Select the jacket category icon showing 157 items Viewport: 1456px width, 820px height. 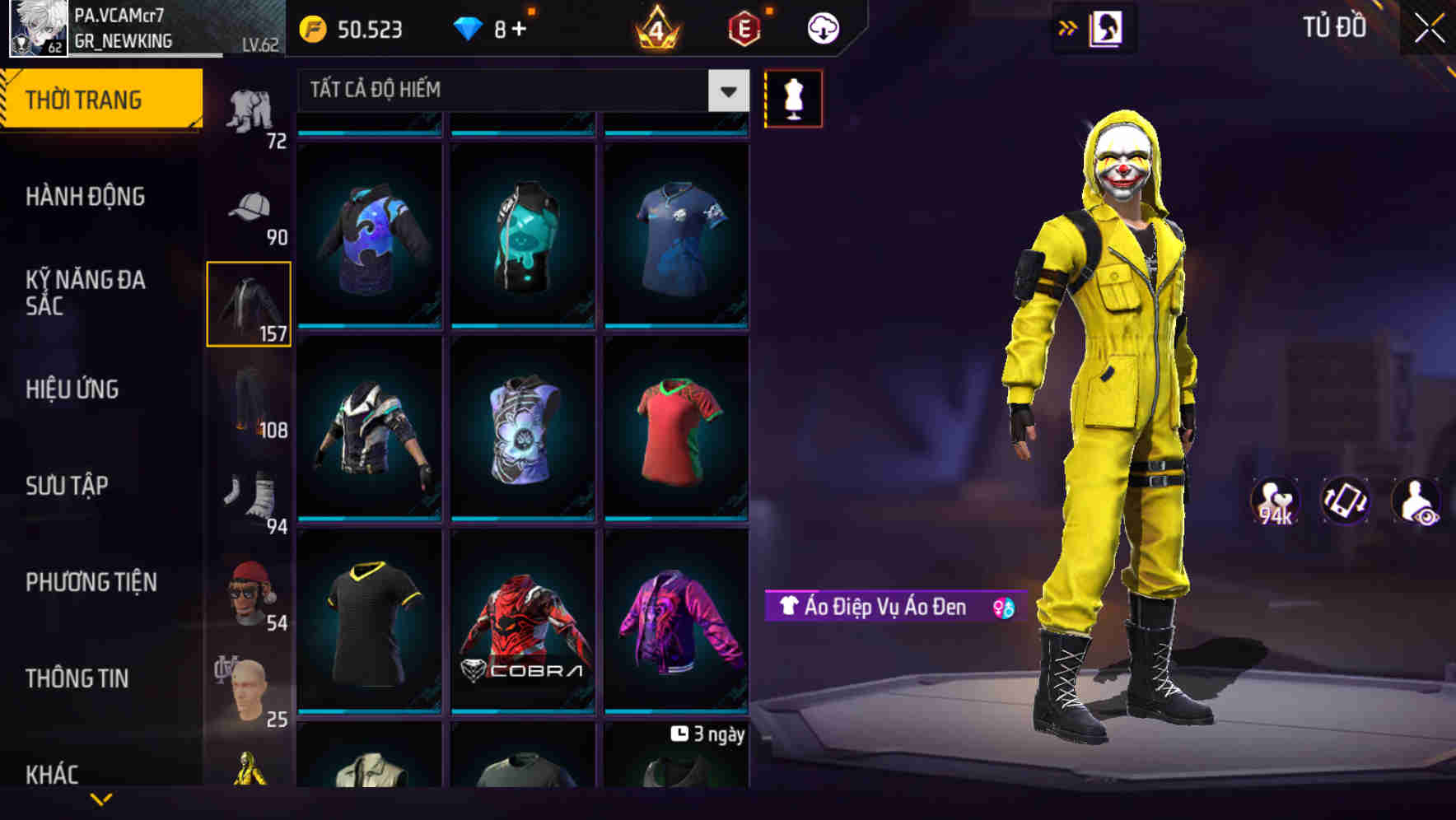[x=249, y=303]
